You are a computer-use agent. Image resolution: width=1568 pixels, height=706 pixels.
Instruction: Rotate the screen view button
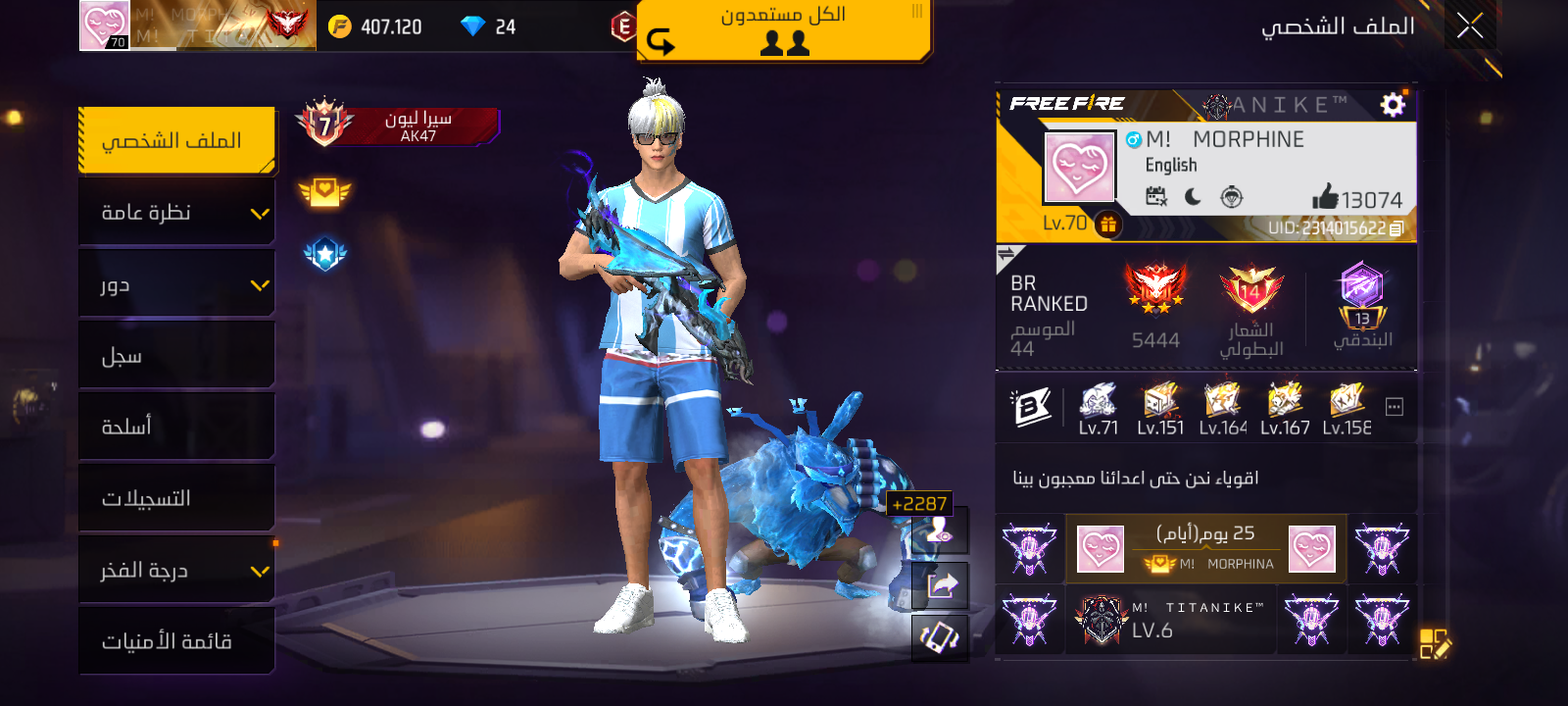[941, 638]
